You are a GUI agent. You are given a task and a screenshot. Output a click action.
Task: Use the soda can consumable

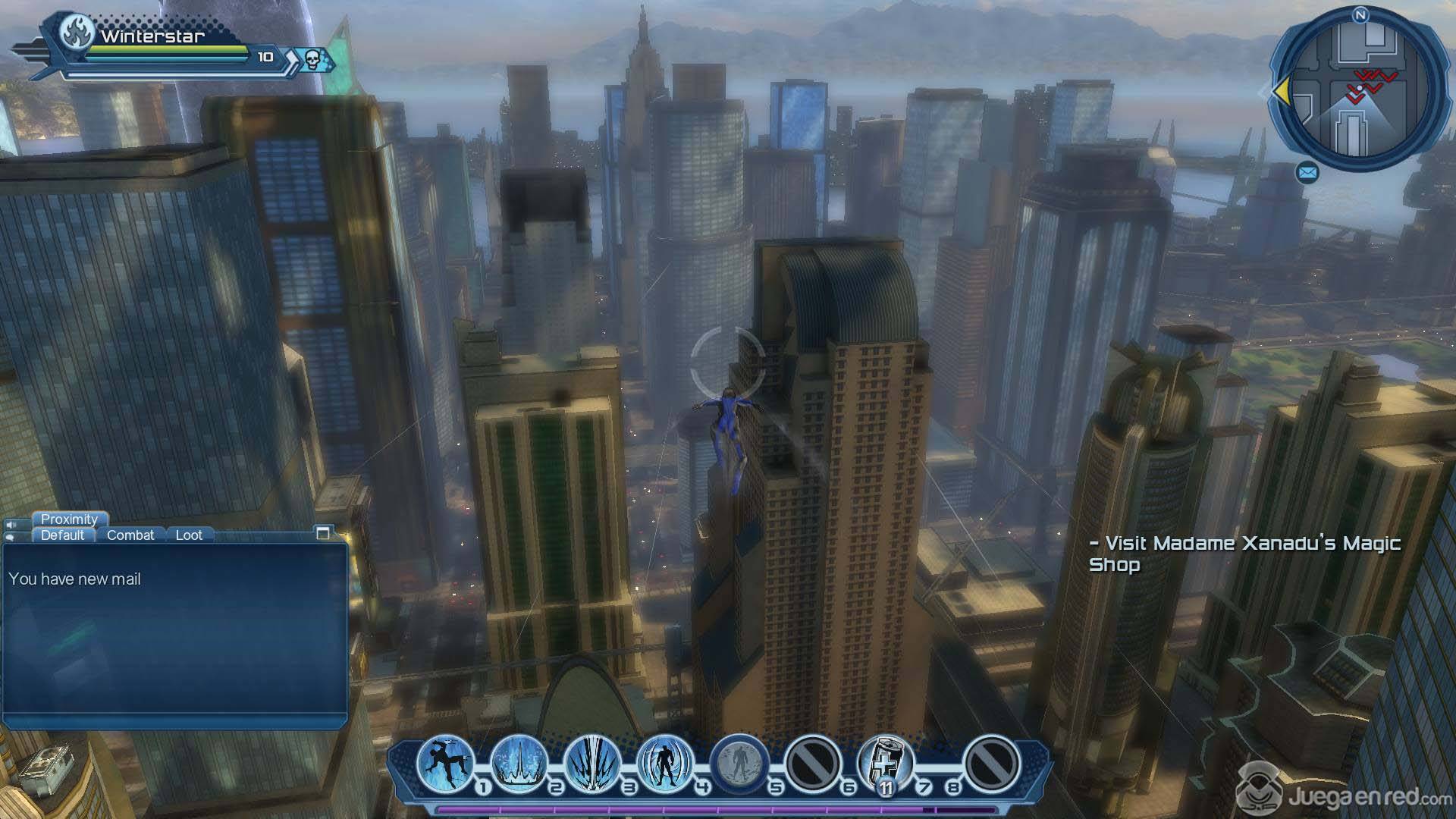tap(886, 762)
